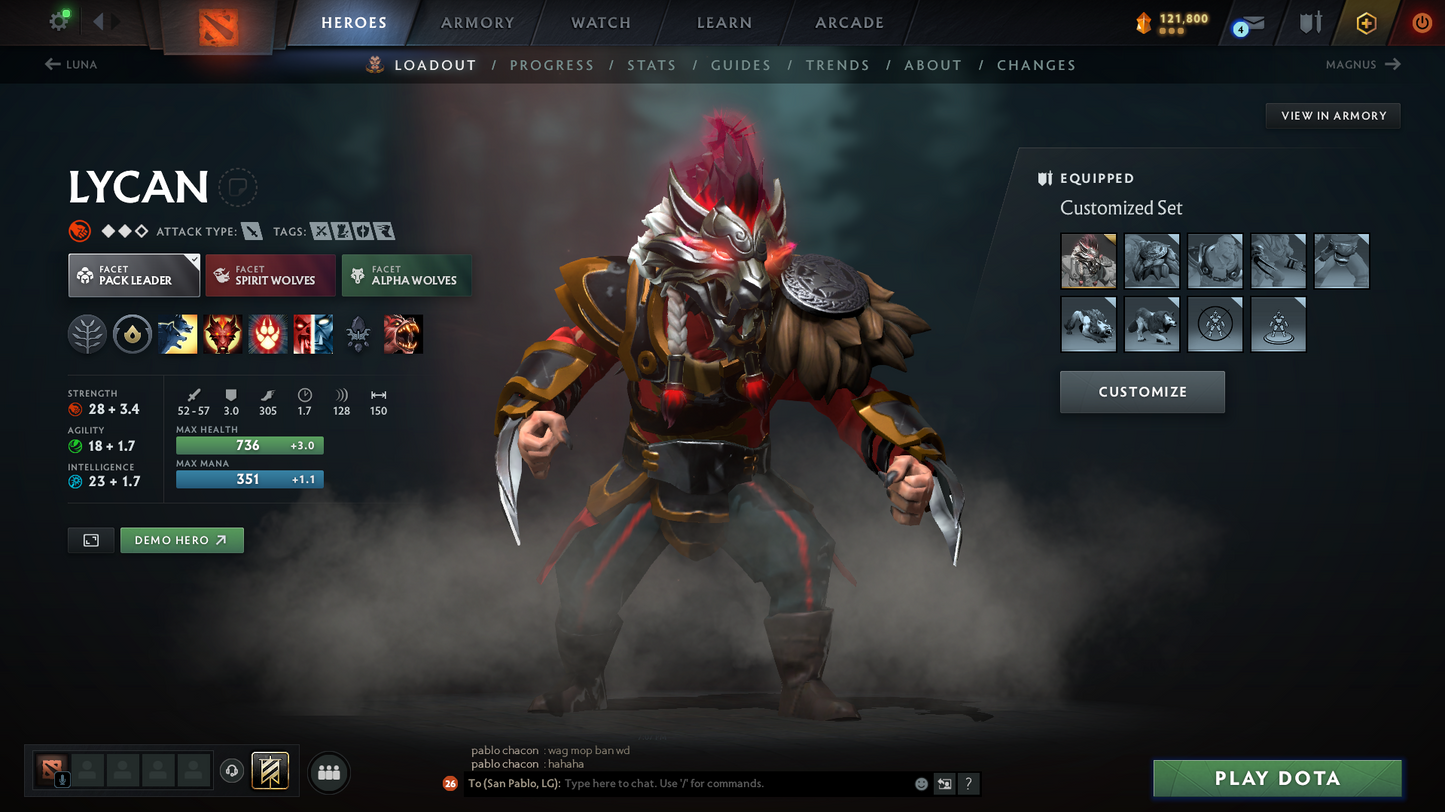Switch to the Progress tab
Image resolution: width=1445 pixels, height=812 pixels.
[551, 65]
